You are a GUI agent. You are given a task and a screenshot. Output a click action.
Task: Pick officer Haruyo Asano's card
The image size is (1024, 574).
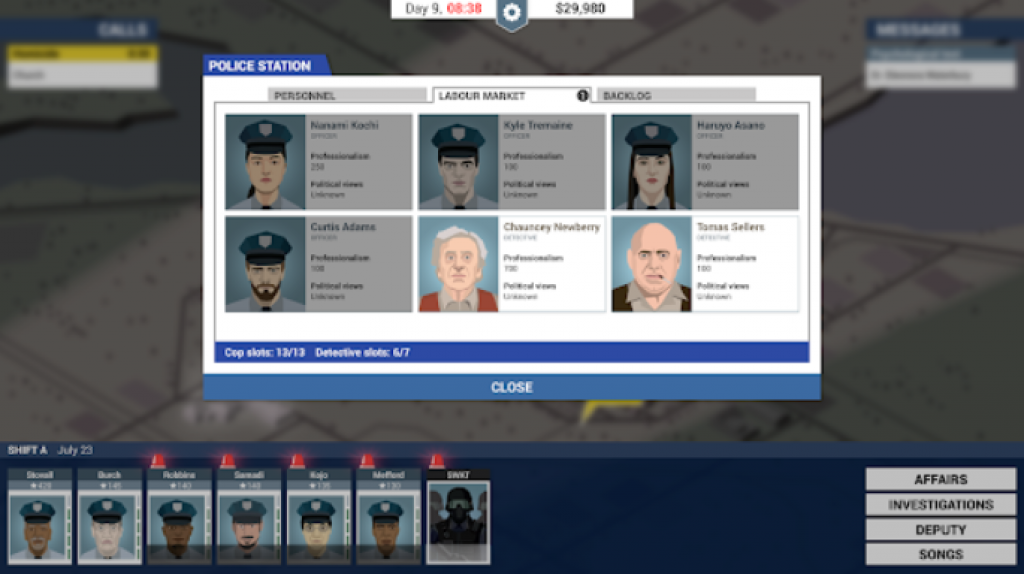tap(704, 162)
